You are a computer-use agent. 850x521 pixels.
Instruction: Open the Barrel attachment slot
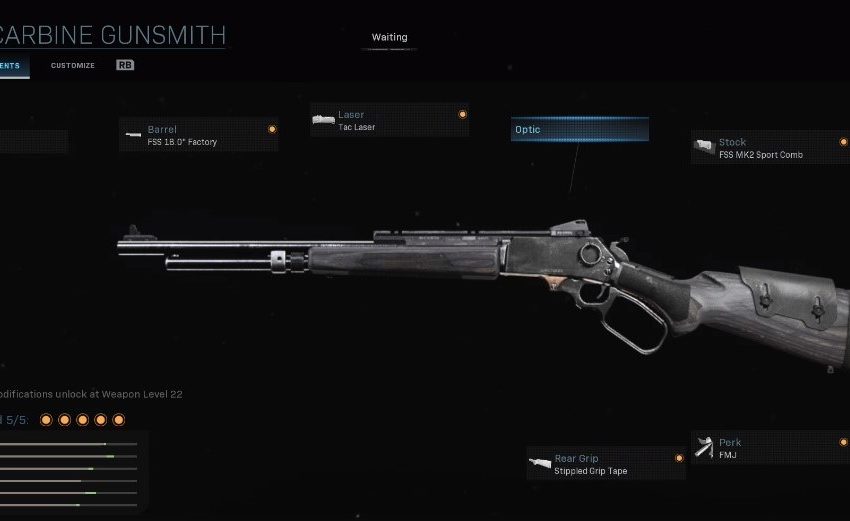[198, 135]
